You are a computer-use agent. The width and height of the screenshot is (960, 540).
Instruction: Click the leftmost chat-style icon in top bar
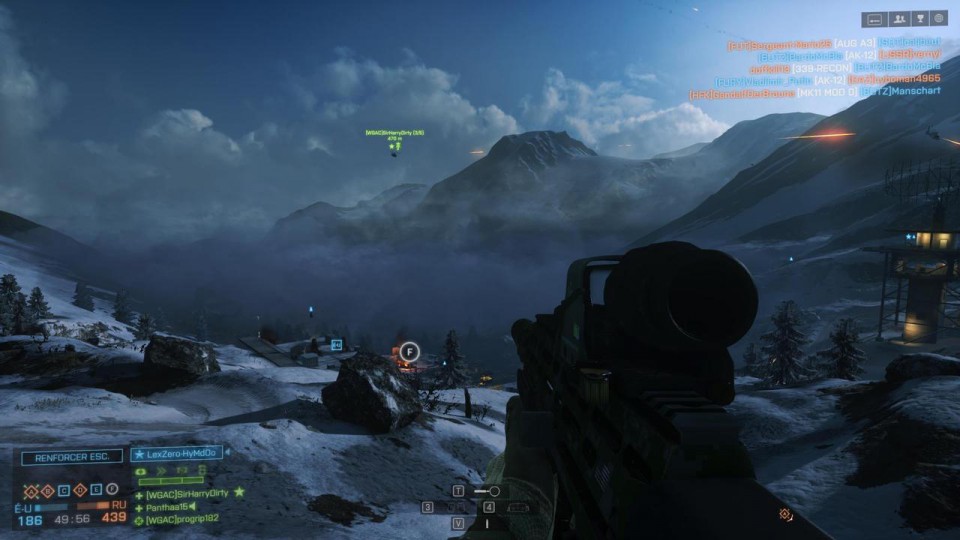[873, 18]
